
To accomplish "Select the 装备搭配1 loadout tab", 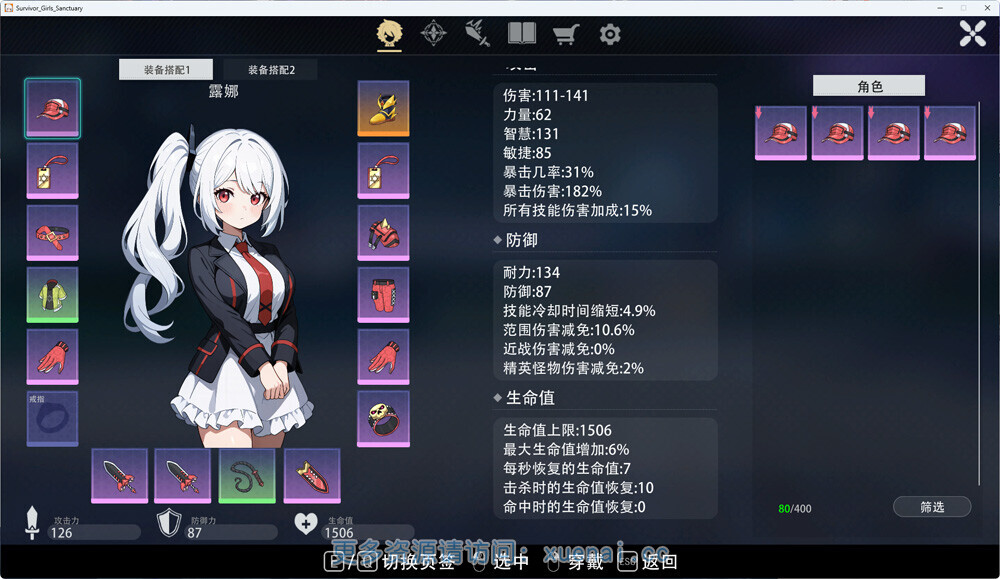I will click(166, 70).
